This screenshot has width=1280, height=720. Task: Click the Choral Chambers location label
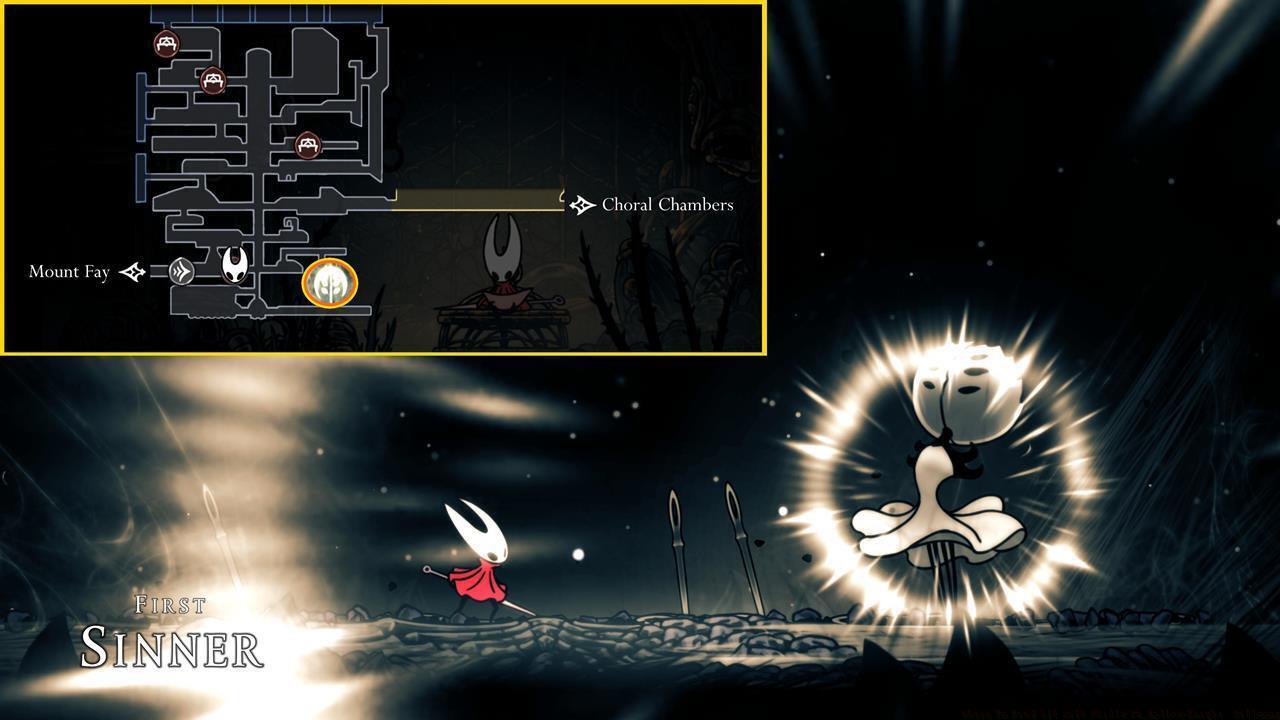666,204
